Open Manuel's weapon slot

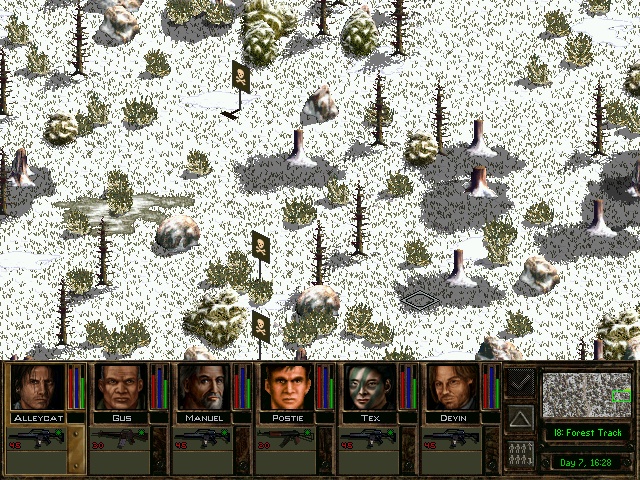203,438
